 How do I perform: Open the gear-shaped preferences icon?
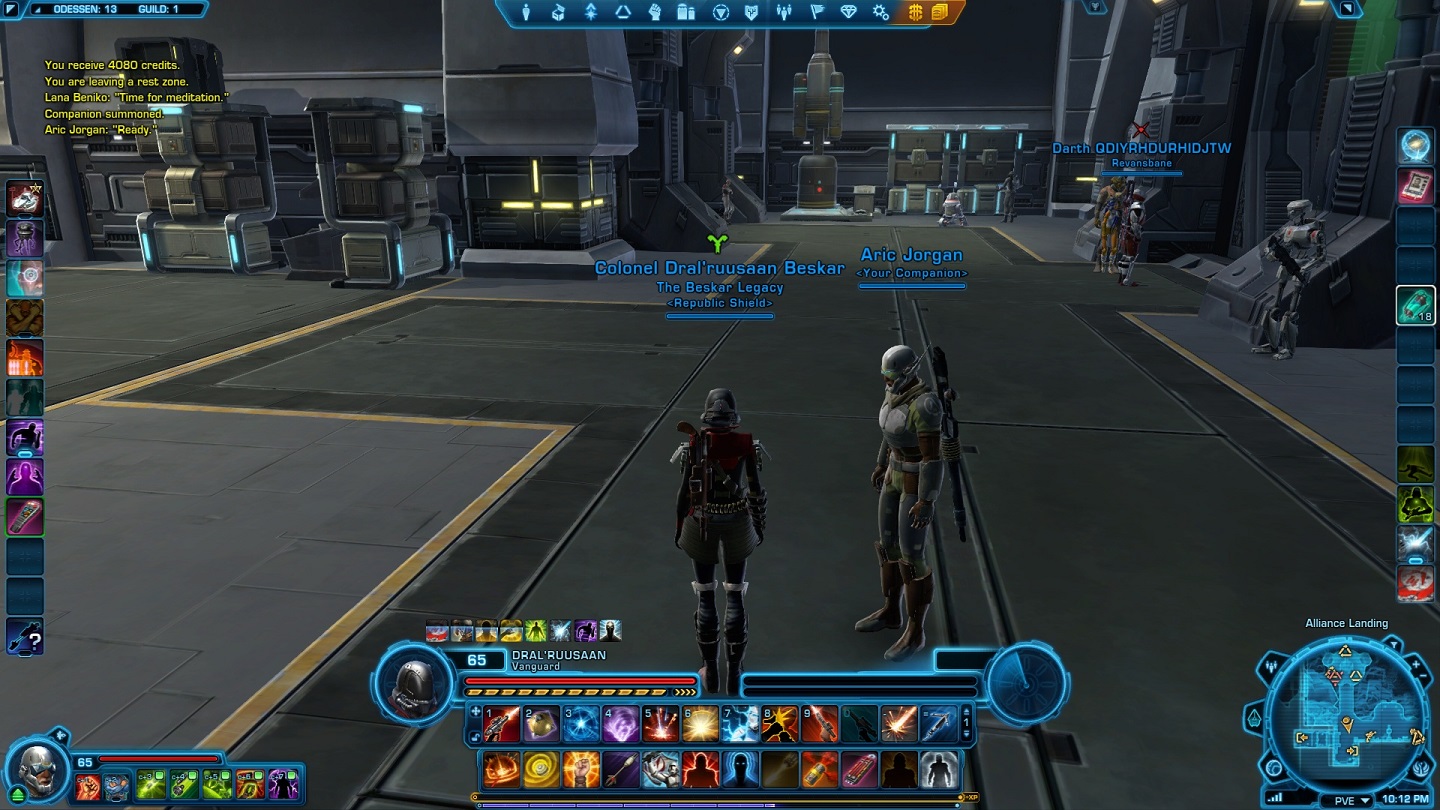(880, 12)
